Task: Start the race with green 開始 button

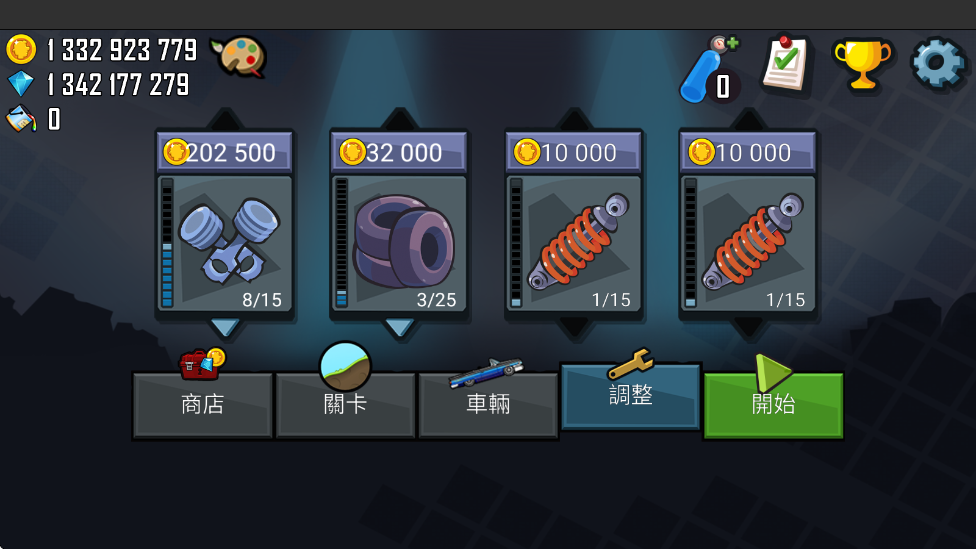Action: coord(773,404)
